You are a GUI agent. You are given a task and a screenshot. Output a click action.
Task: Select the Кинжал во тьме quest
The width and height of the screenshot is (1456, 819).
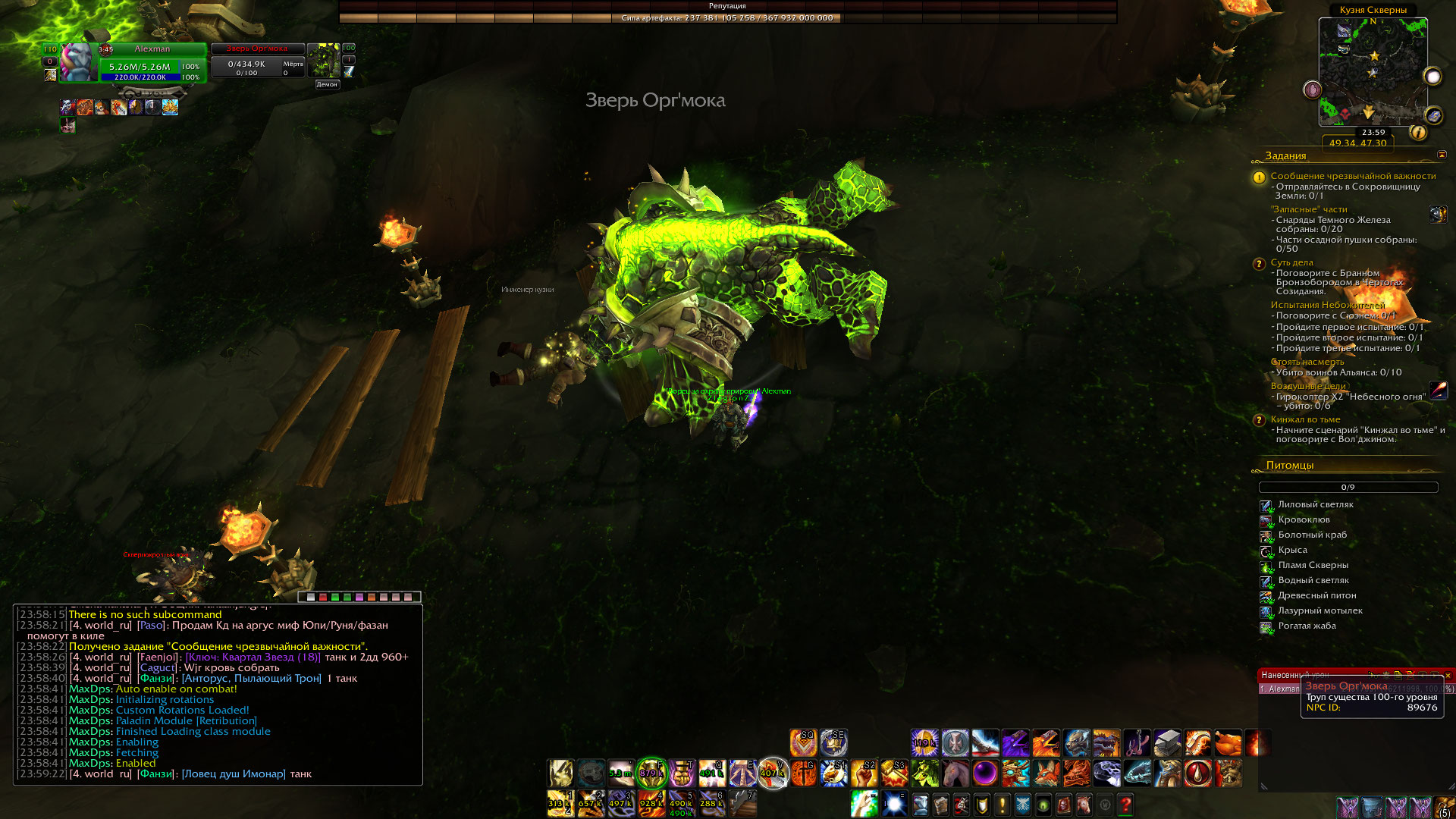coord(1305,419)
